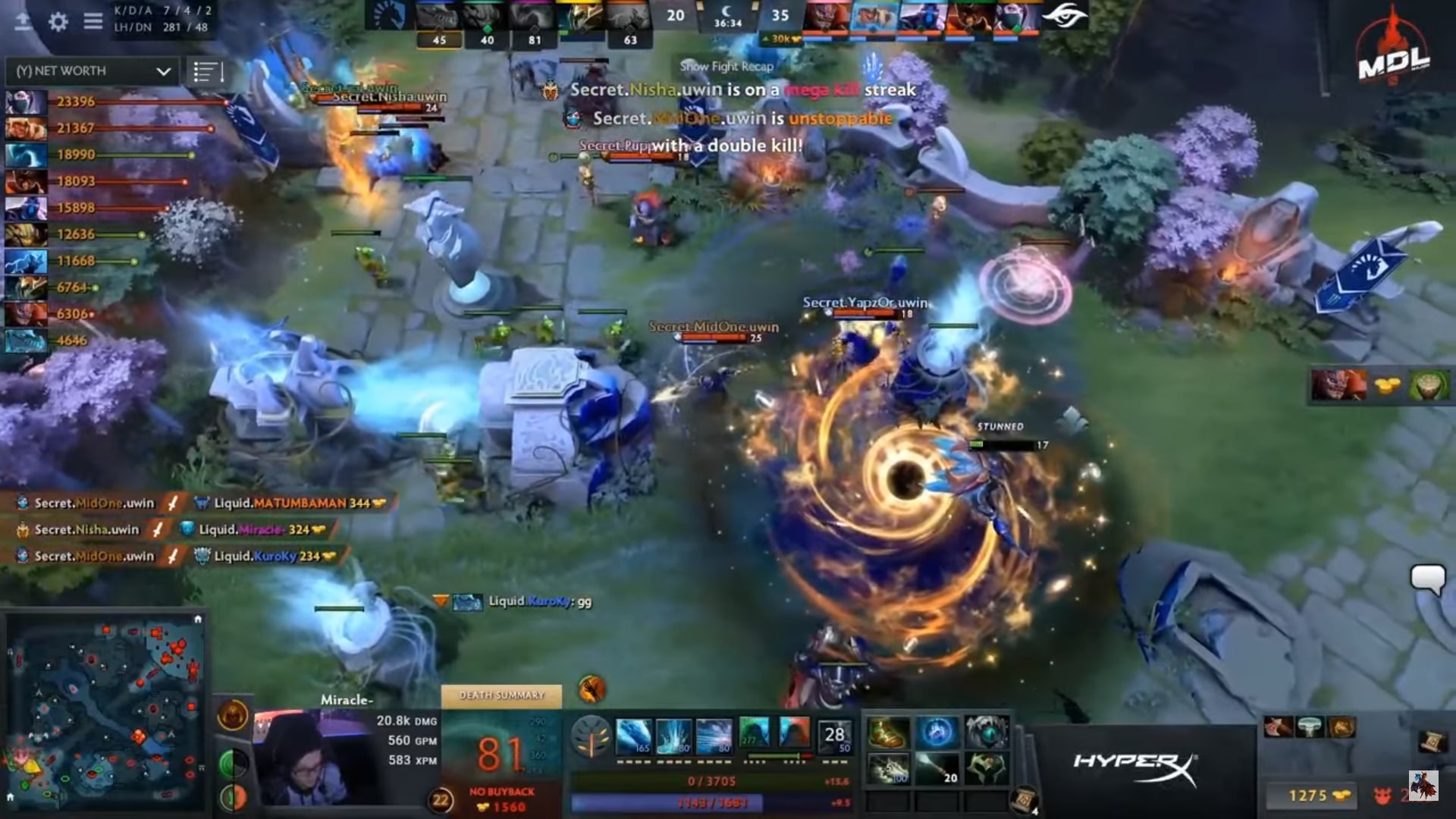Select the ability on cooldown showing 28
This screenshot has width=1456, height=819.
pos(834,736)
